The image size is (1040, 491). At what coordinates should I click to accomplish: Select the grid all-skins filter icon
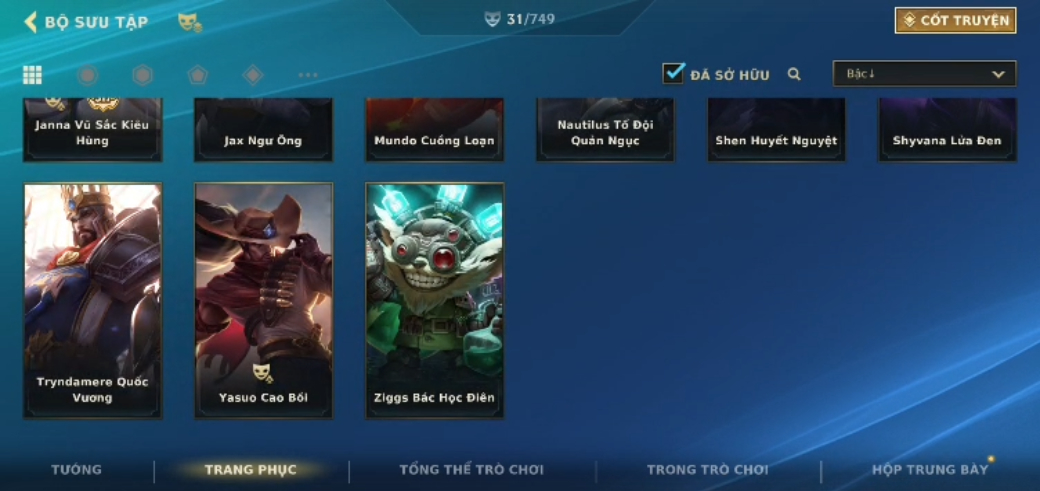pyautogui.click(x=32, y=75)
